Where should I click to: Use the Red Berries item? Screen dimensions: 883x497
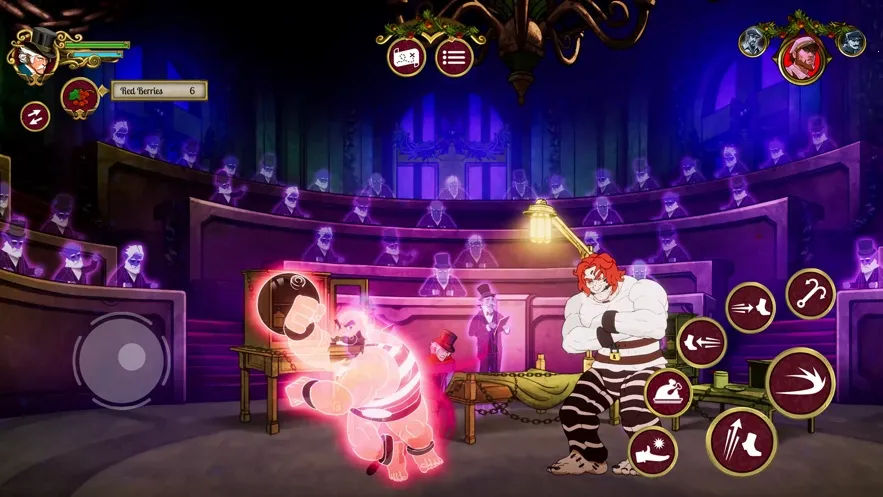pyautogui.click(x=78, y=96)
